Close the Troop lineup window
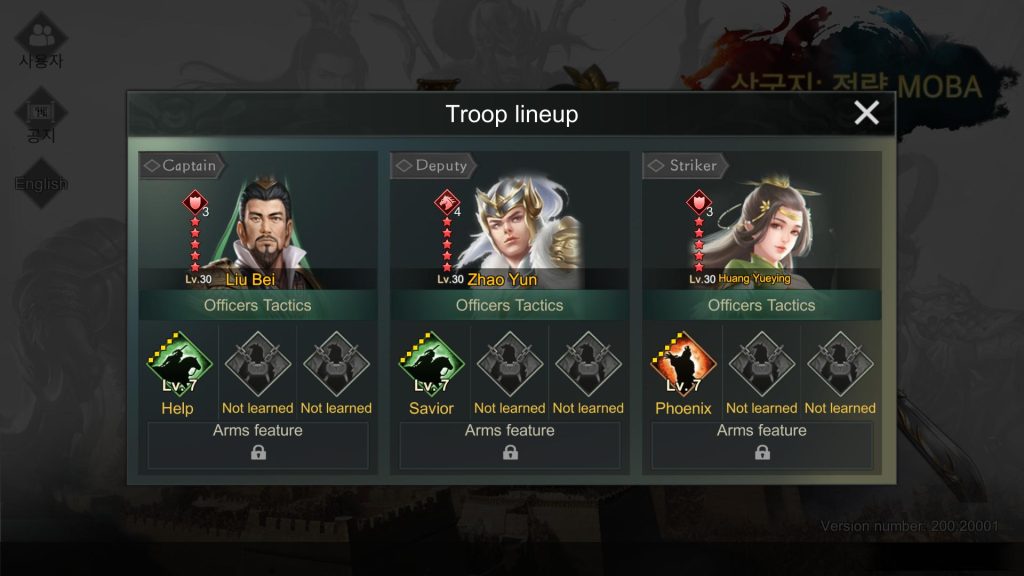Viewport: 1024px width, 576px height. 866,113
